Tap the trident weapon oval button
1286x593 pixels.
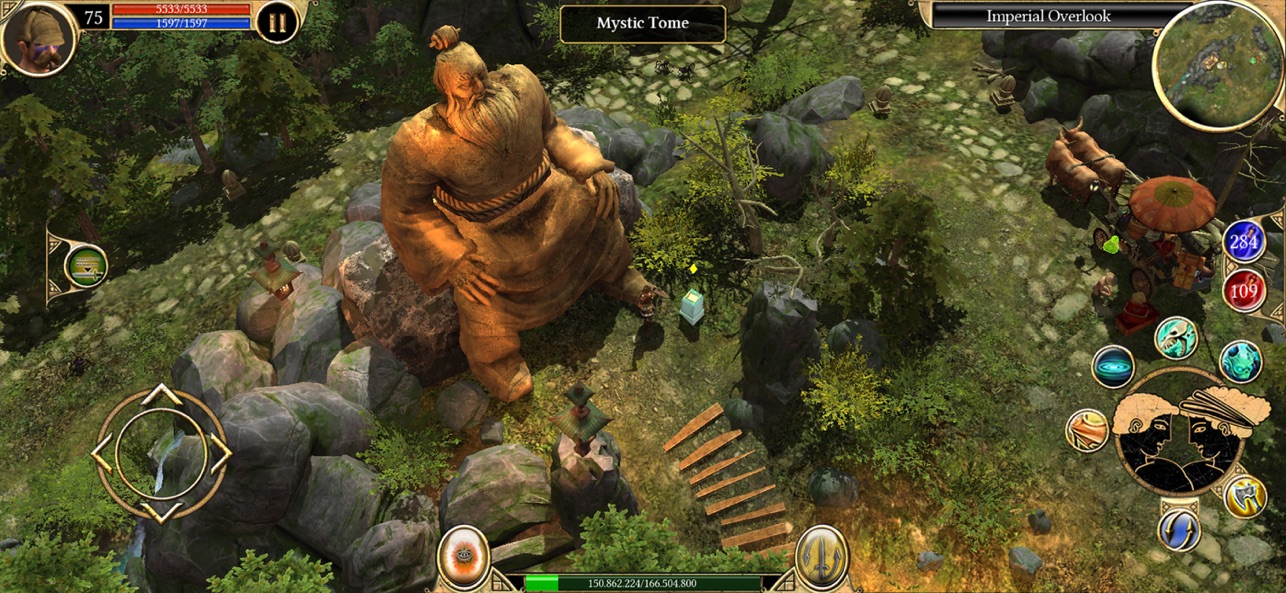point(822,557)
